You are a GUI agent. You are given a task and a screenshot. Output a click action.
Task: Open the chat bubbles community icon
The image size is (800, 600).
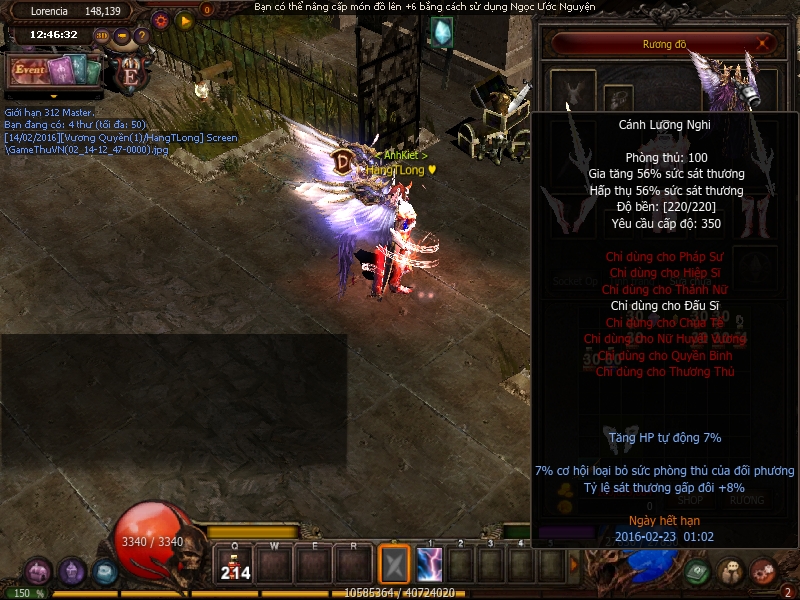click(731, 572)
